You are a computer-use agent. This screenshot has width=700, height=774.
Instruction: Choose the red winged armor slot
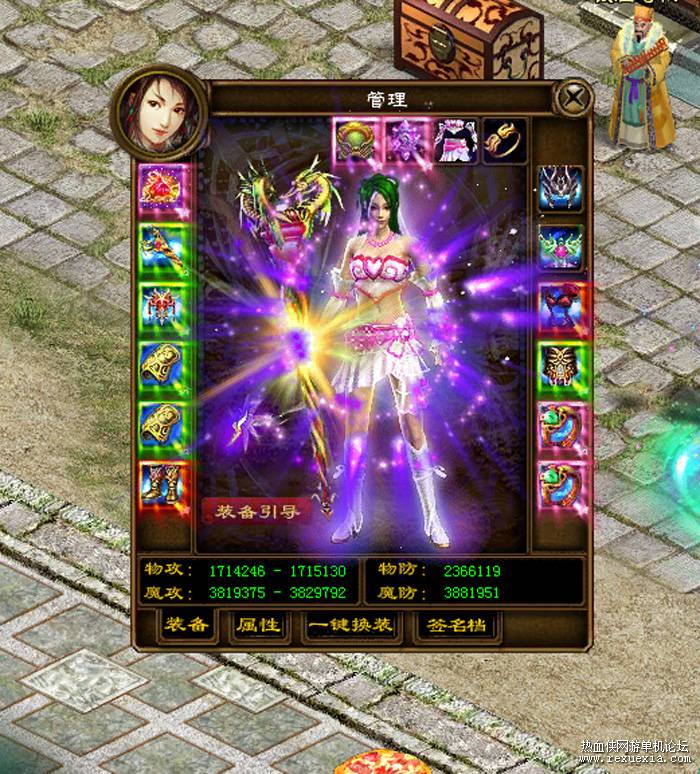pos(160,306)
